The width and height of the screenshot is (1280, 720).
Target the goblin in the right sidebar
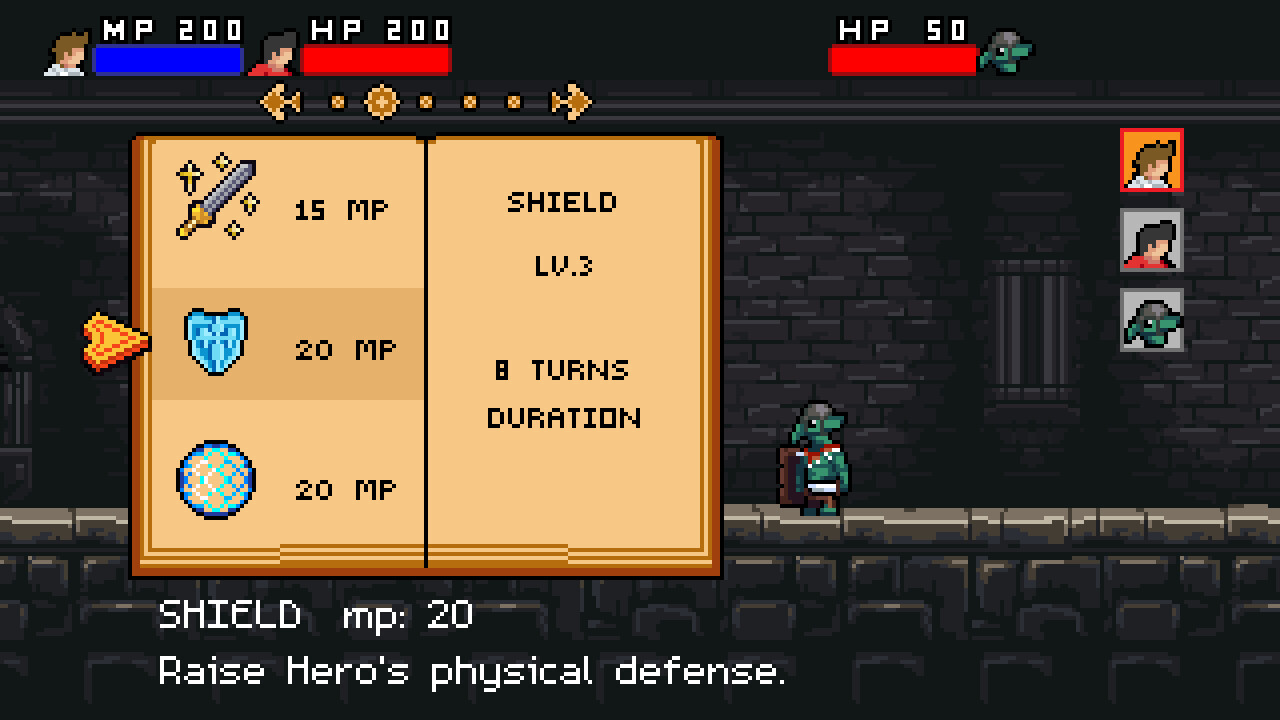click(x=1151, y=322)
